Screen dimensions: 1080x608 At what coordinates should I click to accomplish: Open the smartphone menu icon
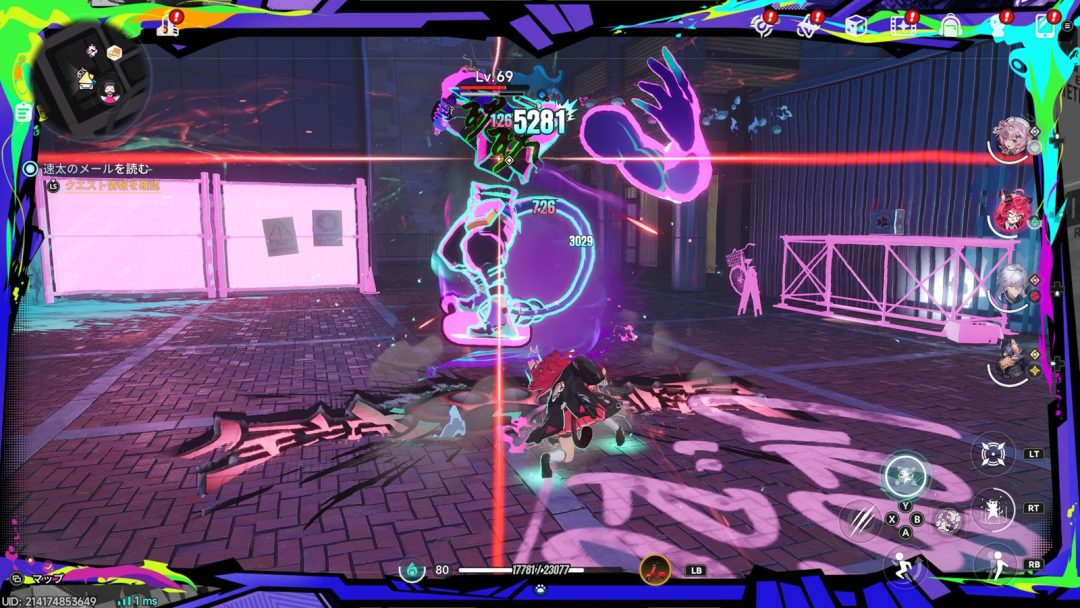point(1045,26)
